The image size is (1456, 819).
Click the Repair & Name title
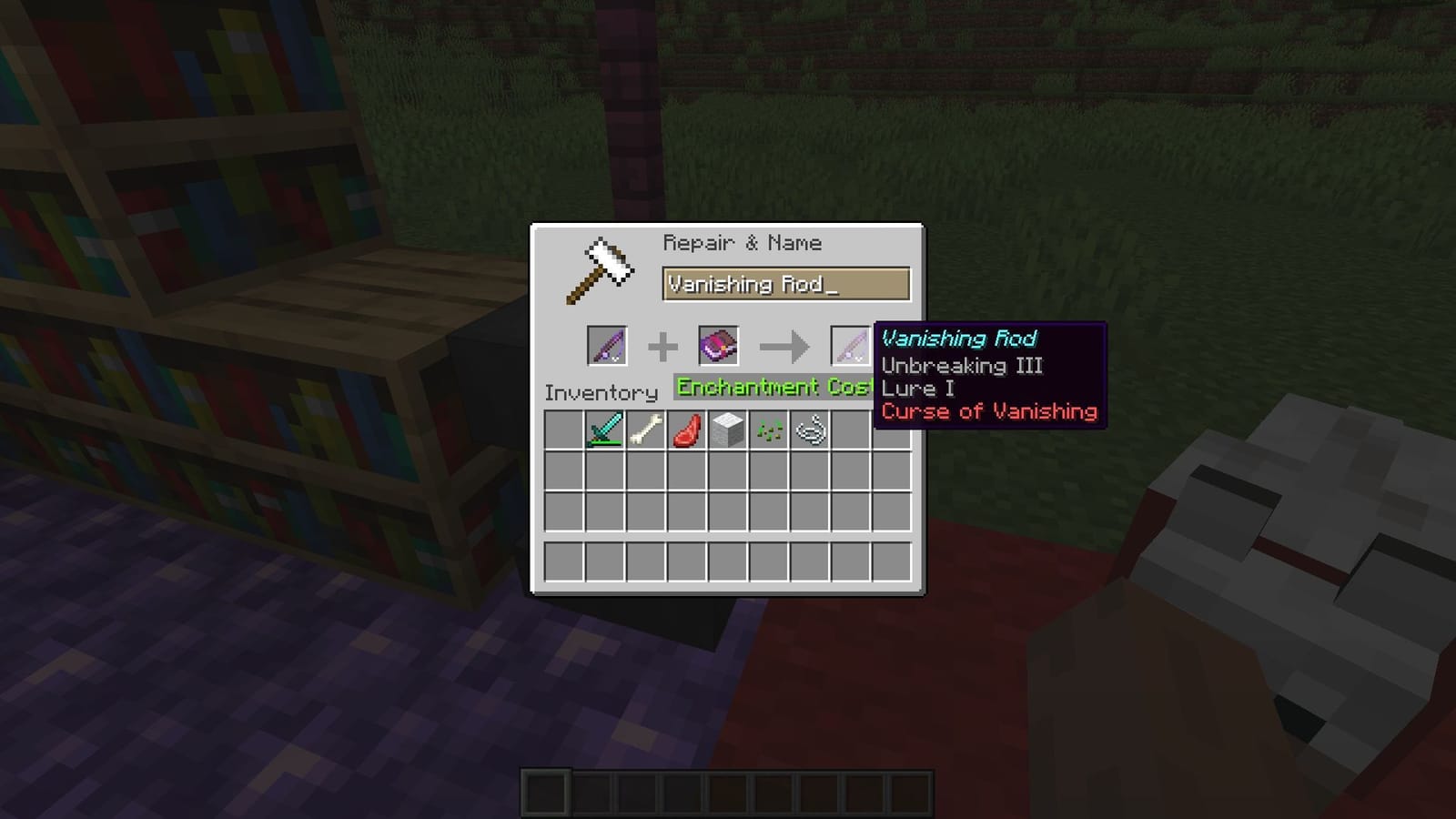743,242
